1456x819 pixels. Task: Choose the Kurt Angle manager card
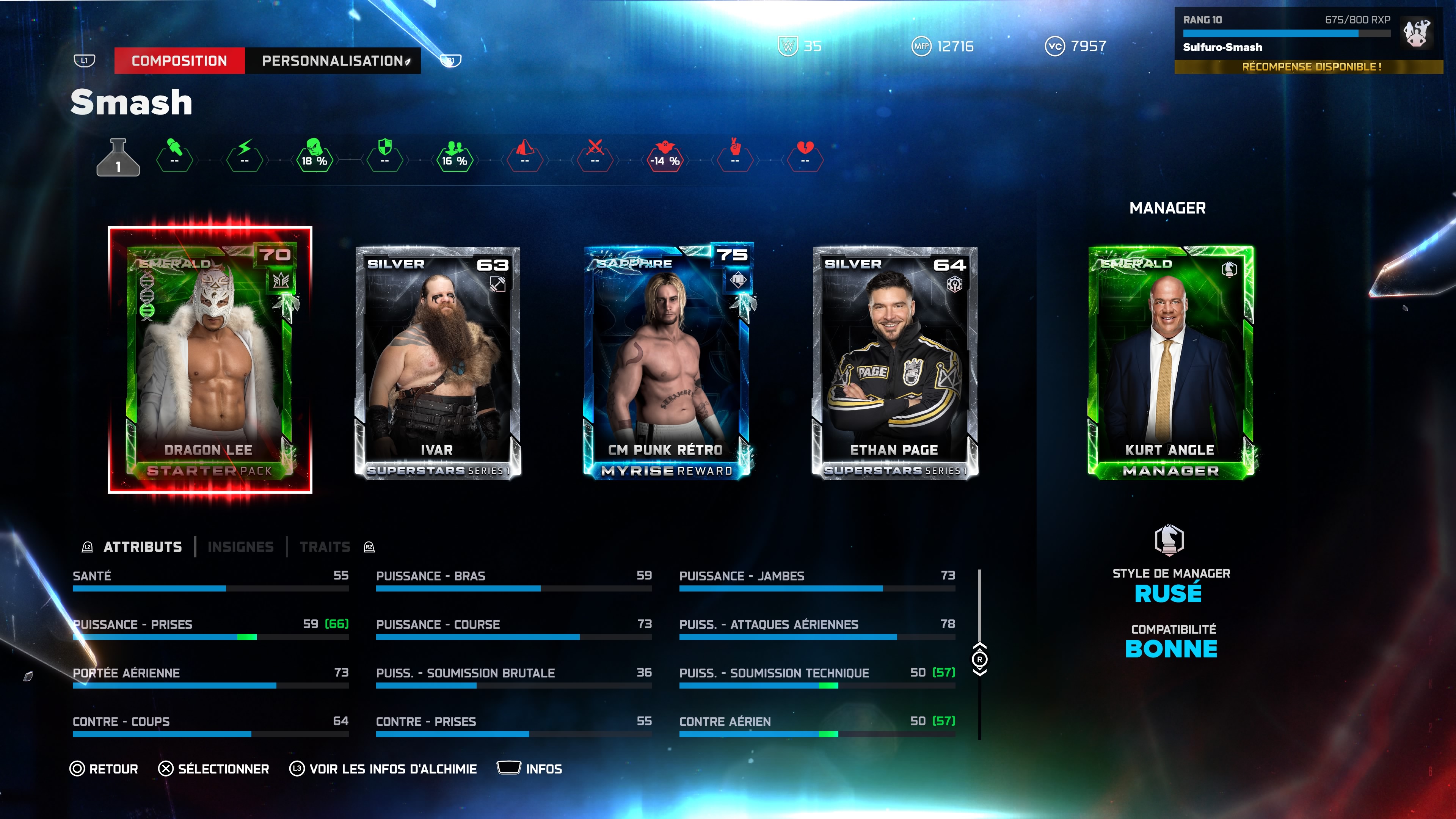pos(1170,362)
